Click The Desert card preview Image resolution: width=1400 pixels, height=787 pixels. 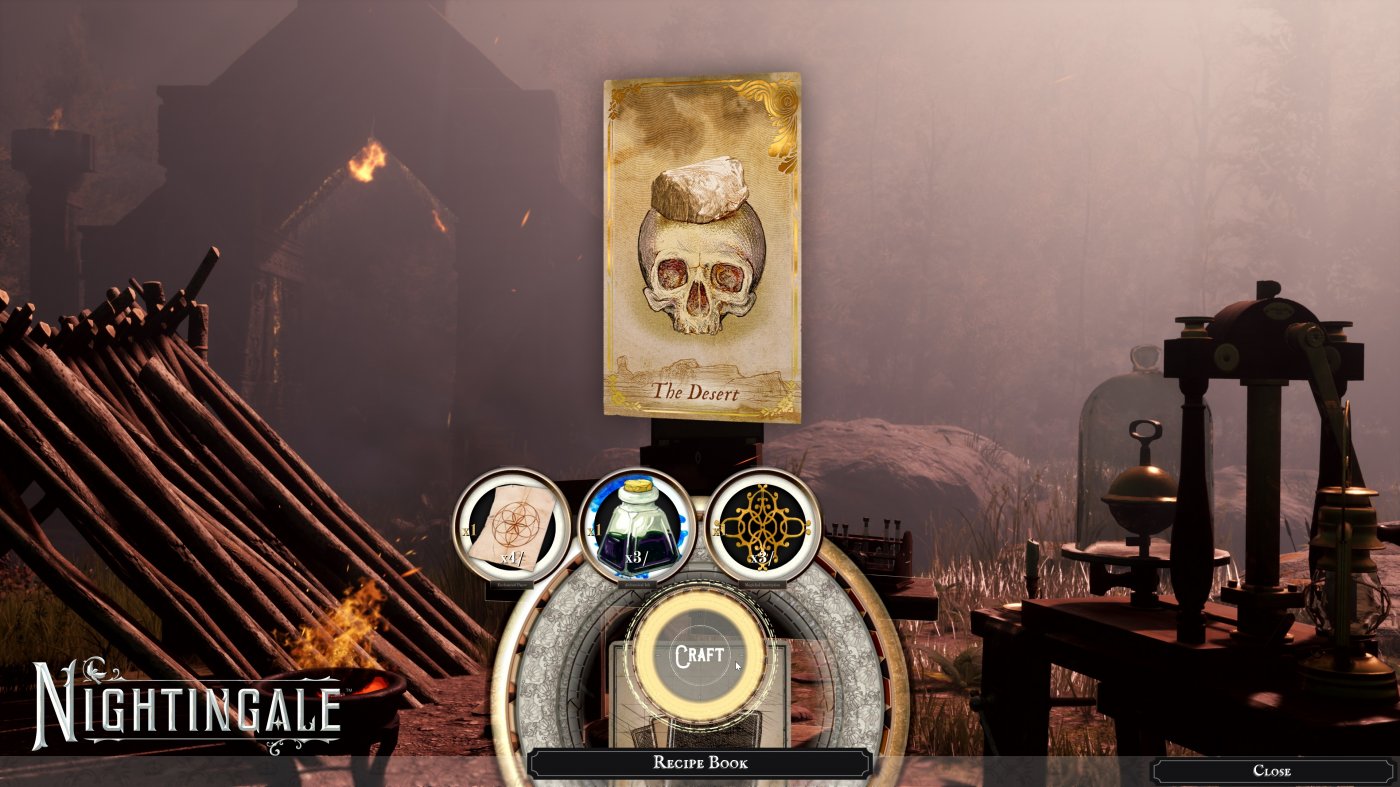[x=699, y=245]
